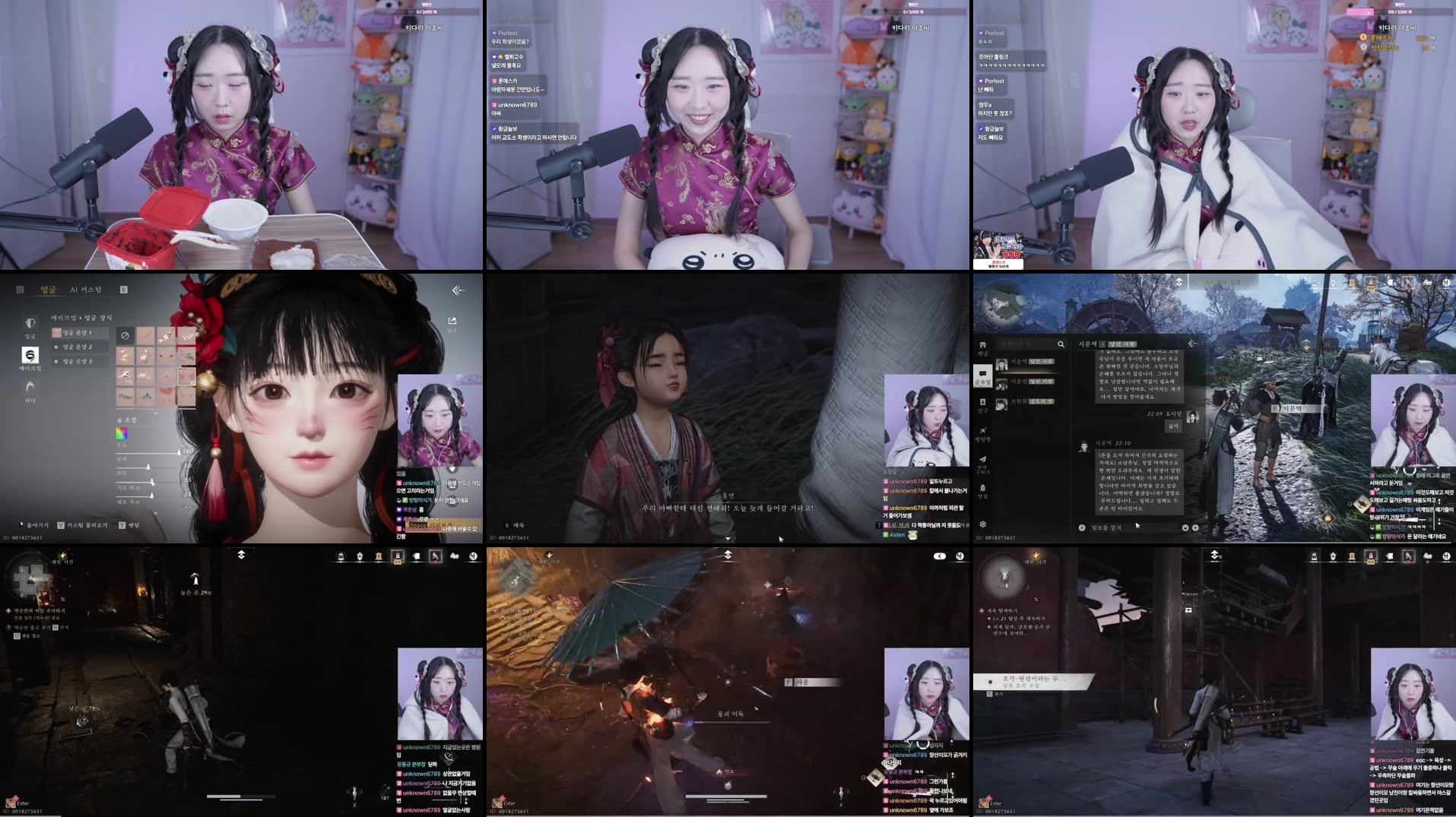
Task: Click the emoji icon beside the chat message input
Action: point(1184,527)
